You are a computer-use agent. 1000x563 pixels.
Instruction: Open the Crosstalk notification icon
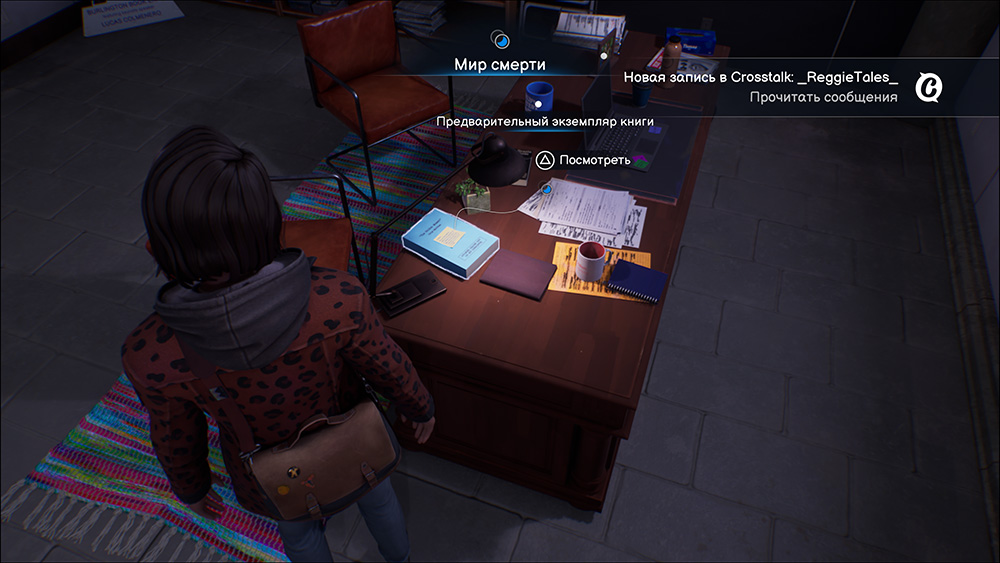coord(929,88)
